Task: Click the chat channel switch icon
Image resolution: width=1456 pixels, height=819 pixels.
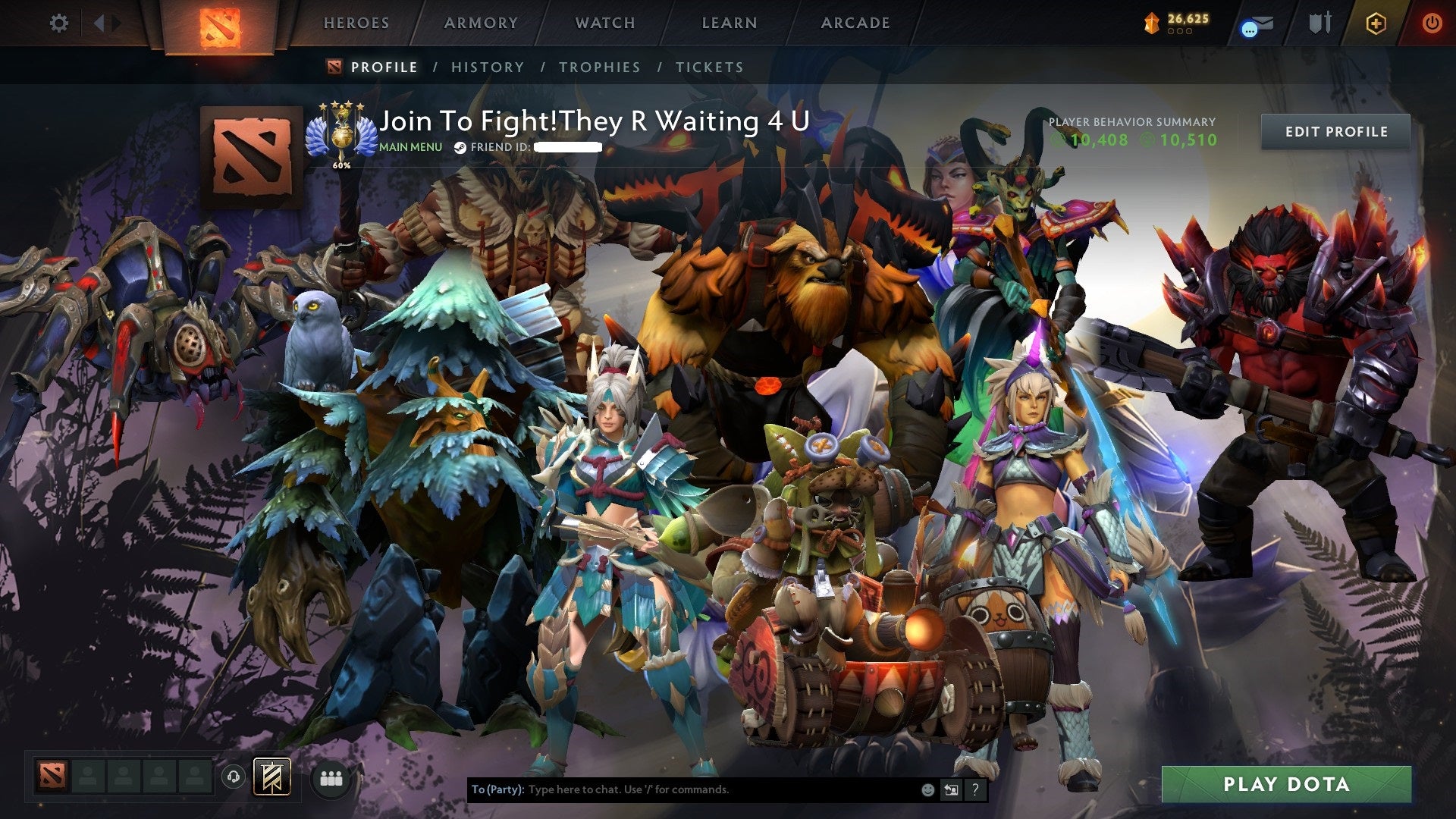Action: [x=952, y=789]
